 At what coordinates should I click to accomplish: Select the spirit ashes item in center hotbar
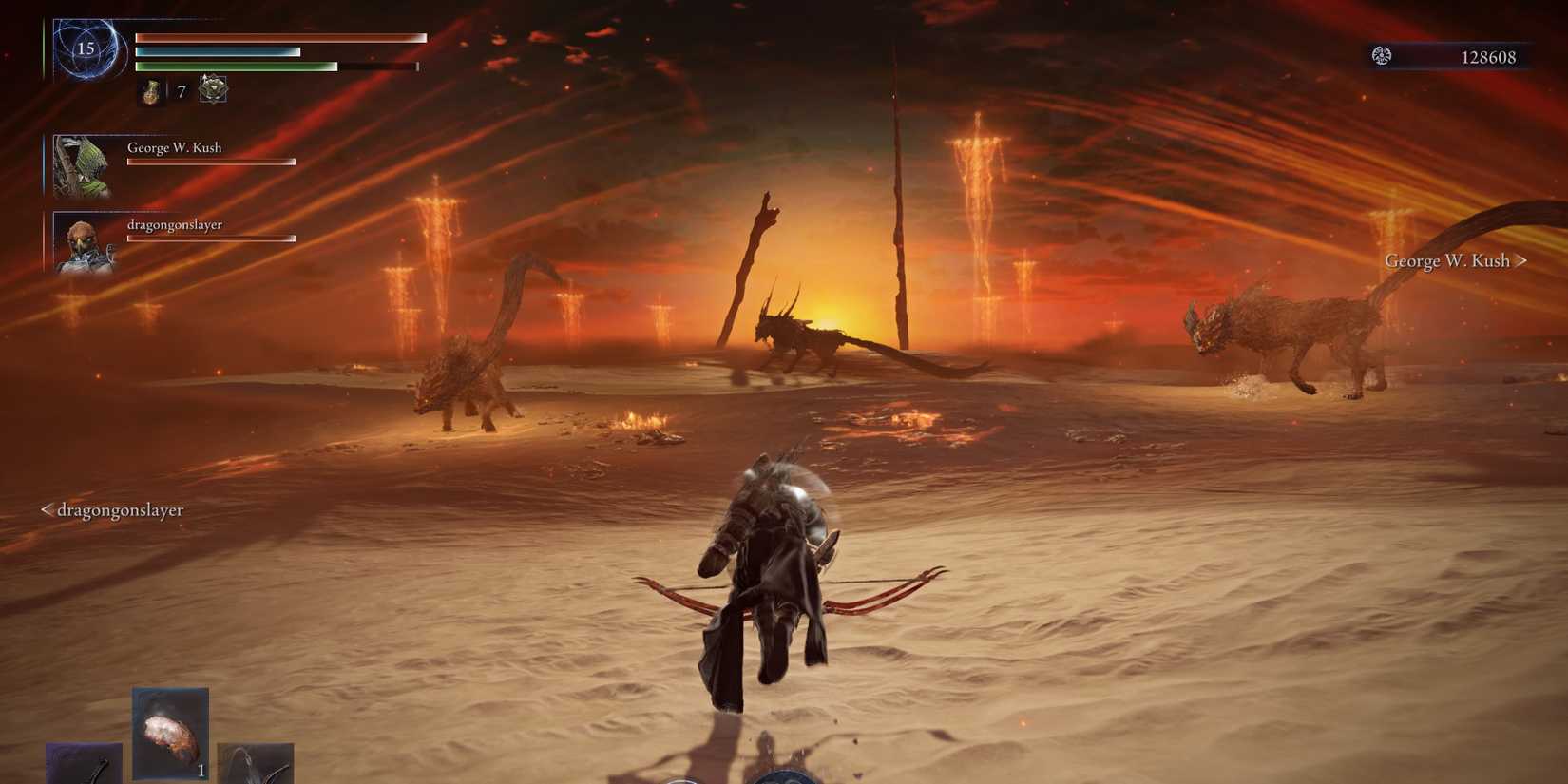pos(169,728)
